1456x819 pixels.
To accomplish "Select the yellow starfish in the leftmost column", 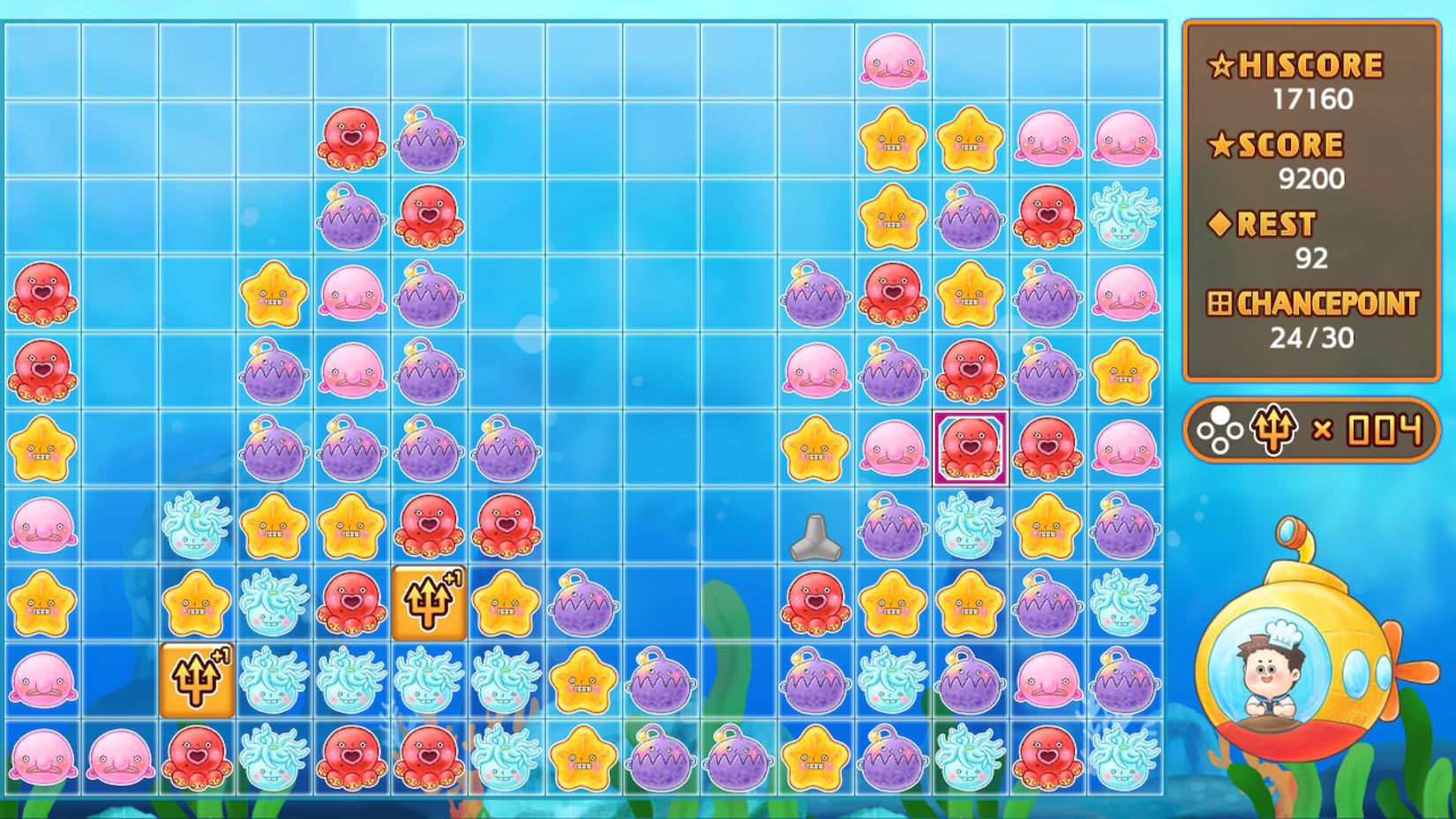I will tap(42, 449).
